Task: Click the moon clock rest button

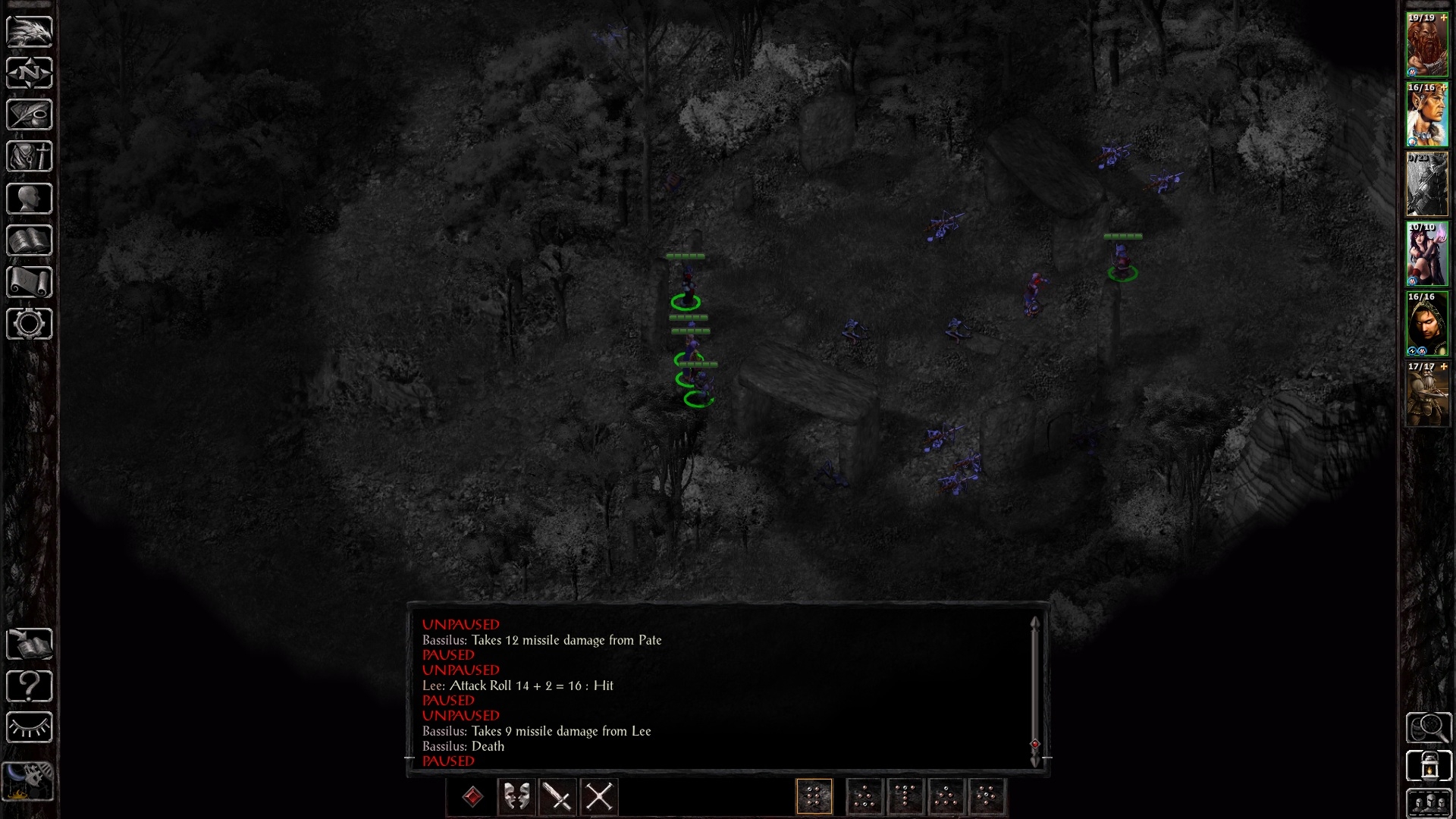Action: pos(30,780)
